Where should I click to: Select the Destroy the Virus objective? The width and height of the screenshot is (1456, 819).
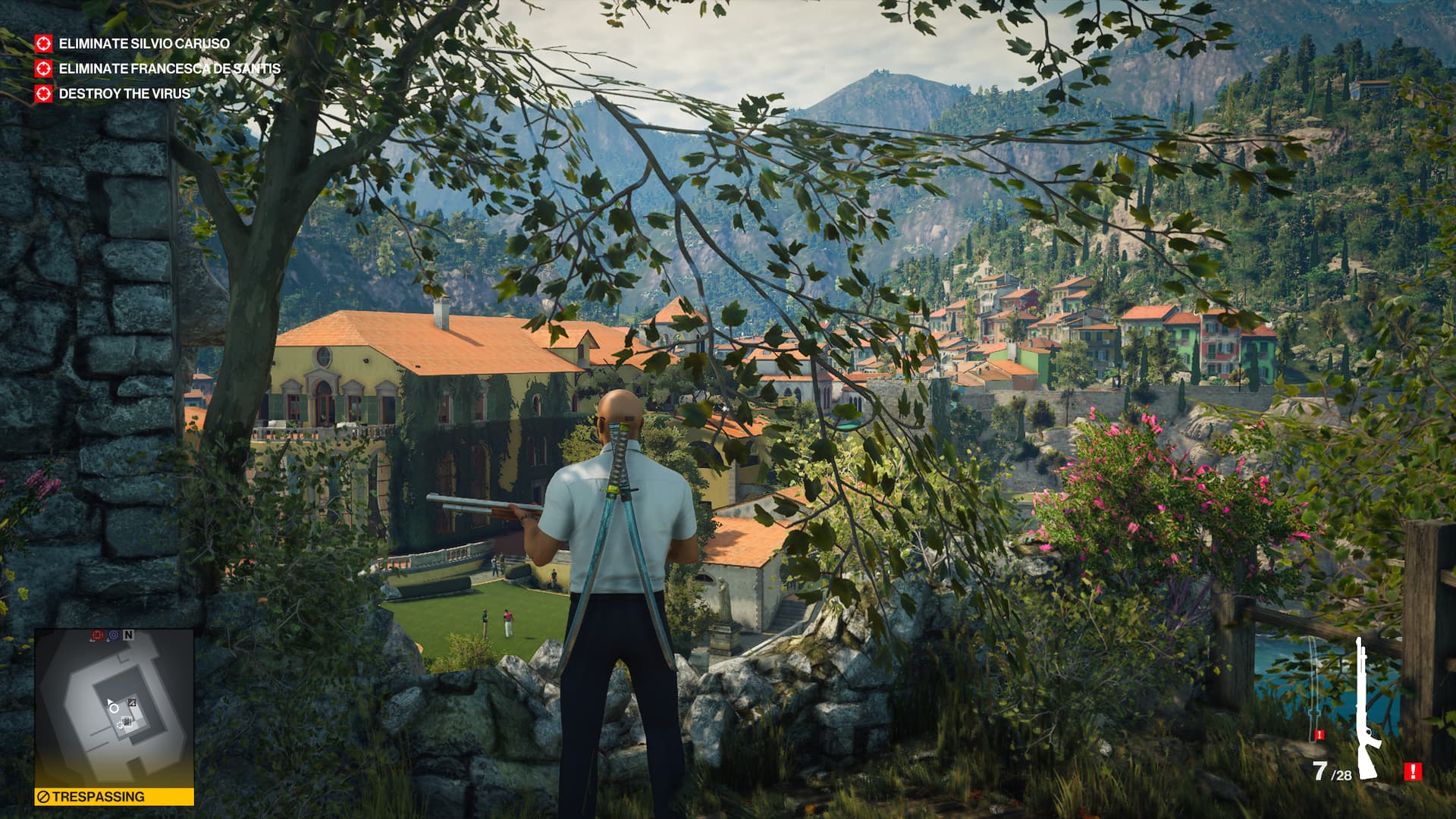124,94
